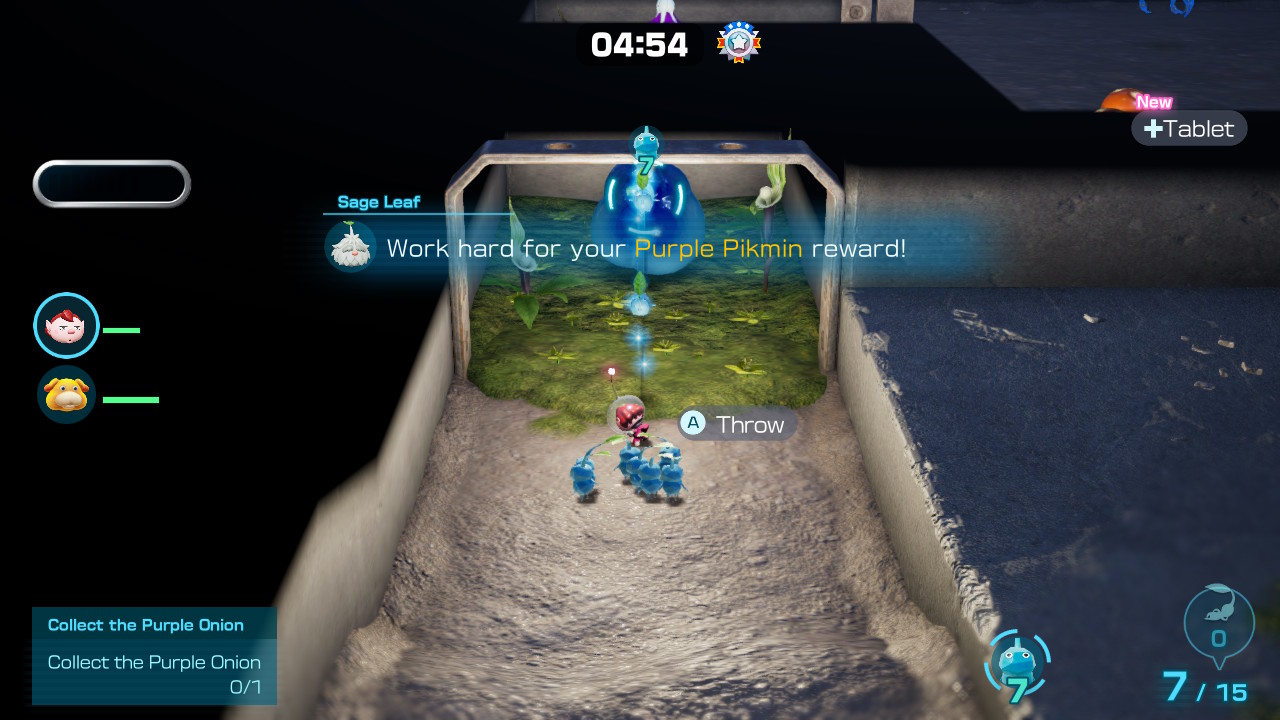Screen dimensions: 1280x720
Task: Click the 04:54 countdown timer
Action: click(x=640, y=43)
